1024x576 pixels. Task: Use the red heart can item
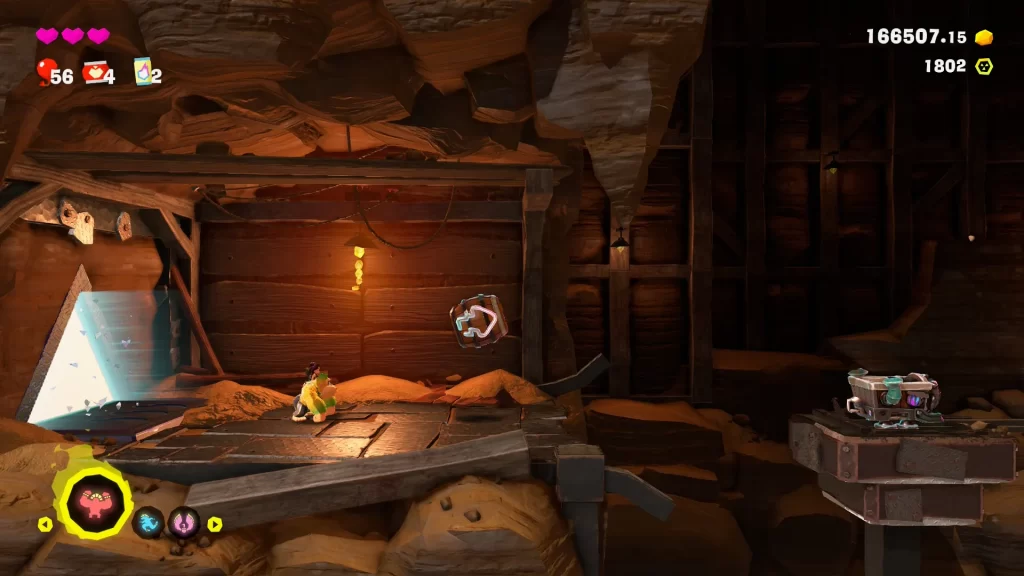coord(95,72)
